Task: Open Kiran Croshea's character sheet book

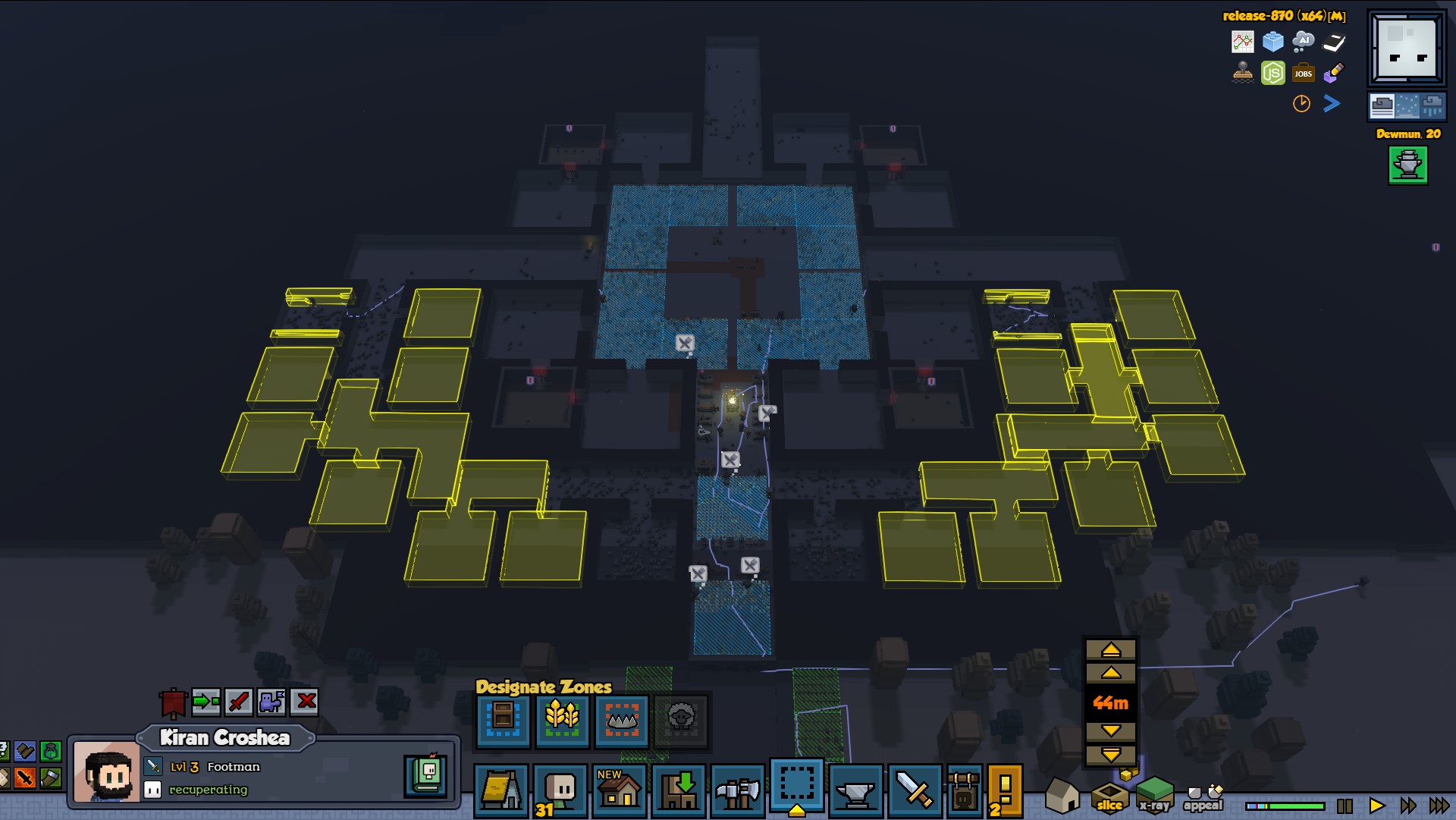Action: tap(426, 775)
